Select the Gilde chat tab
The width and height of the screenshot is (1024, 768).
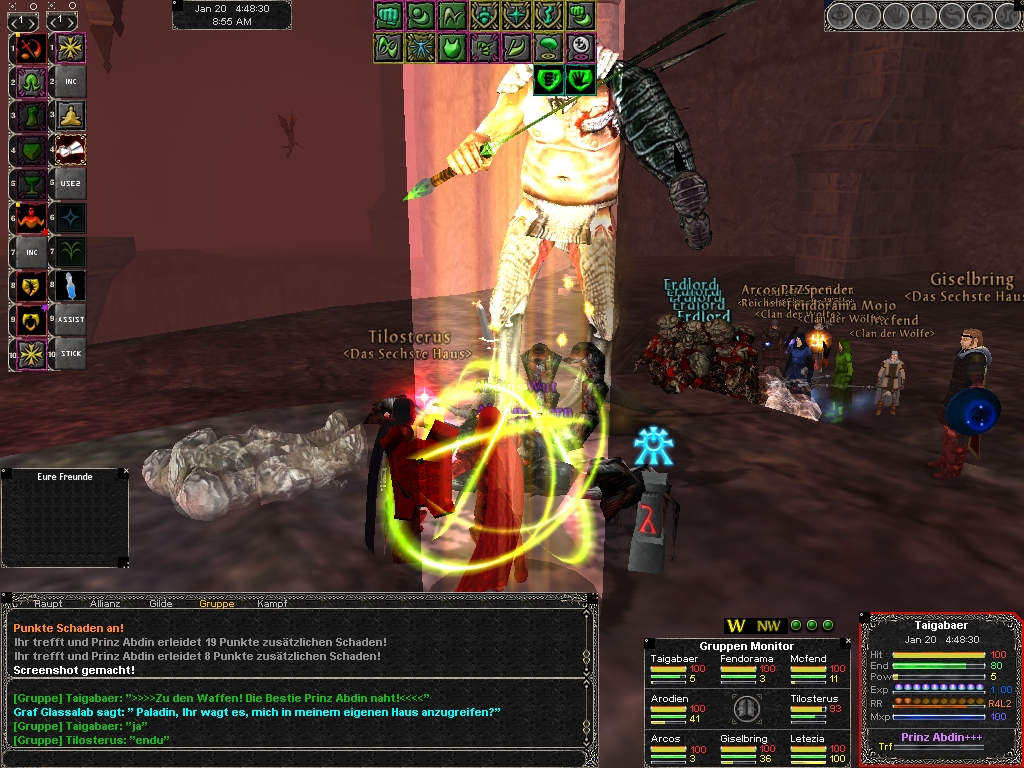pyautogui.click(x=161, y=603)
